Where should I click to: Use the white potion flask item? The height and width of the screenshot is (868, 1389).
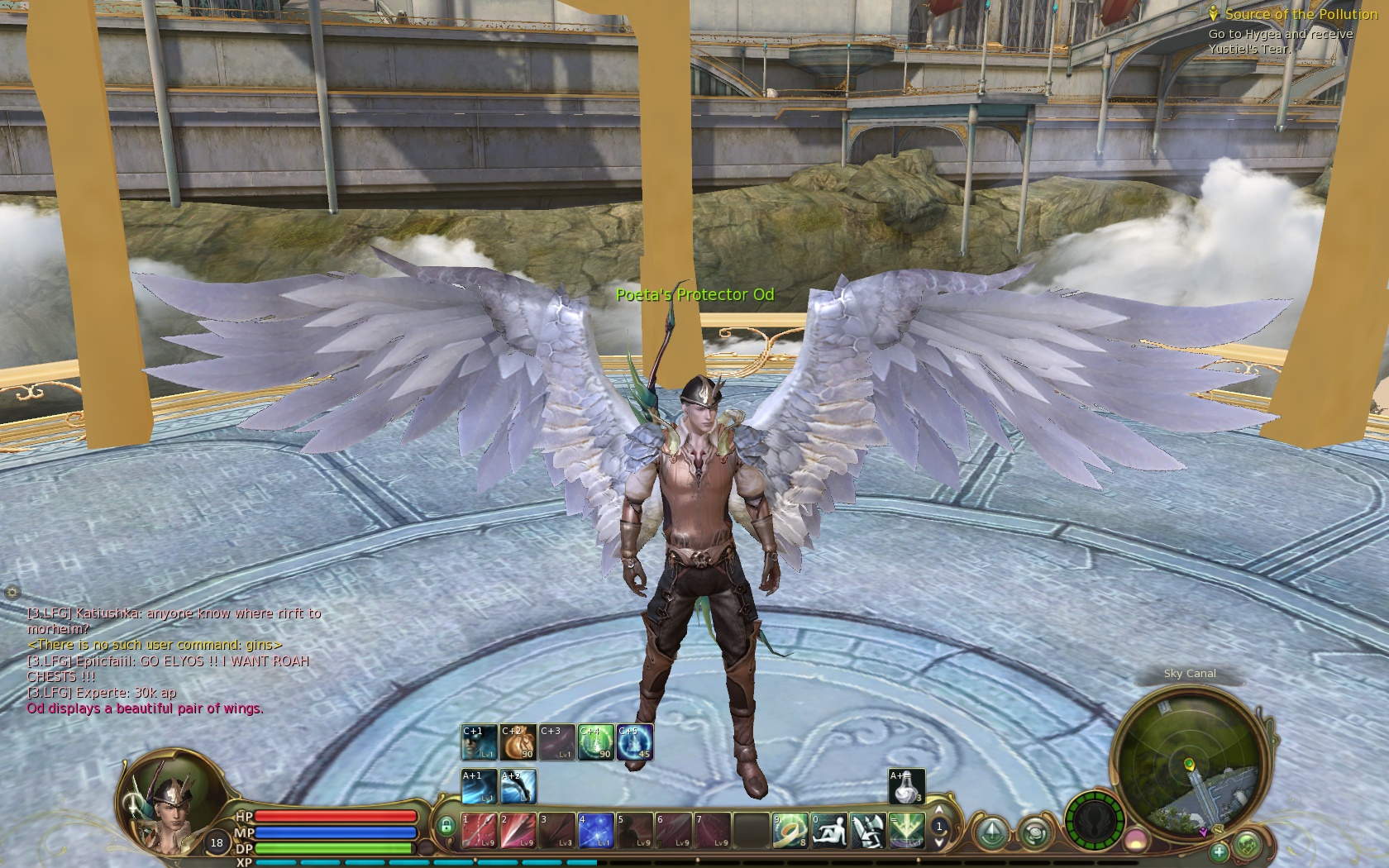click(906, 786)
